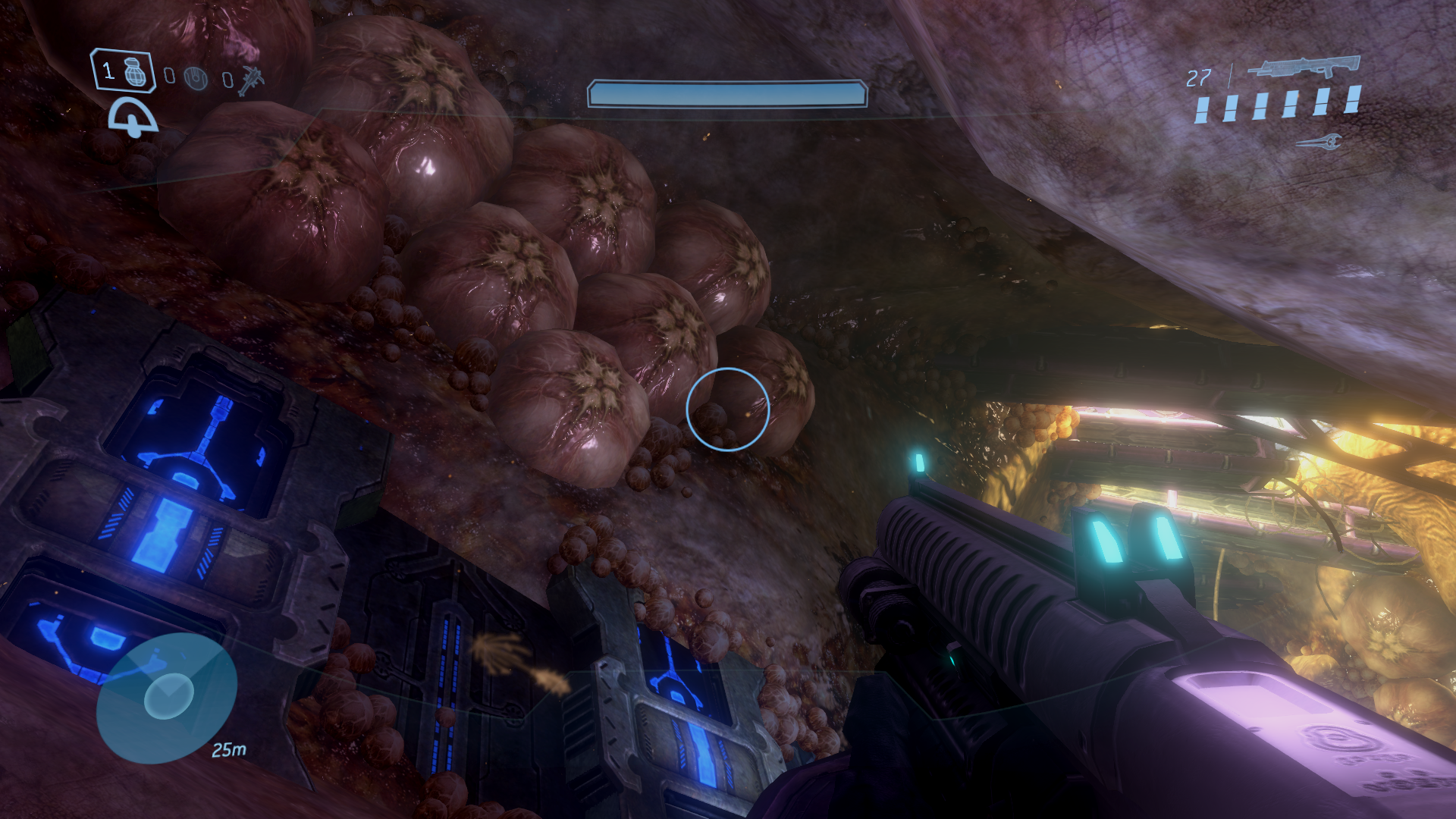Switch to the energy sword icon
1456x819 pixels.
(1319, 142)
